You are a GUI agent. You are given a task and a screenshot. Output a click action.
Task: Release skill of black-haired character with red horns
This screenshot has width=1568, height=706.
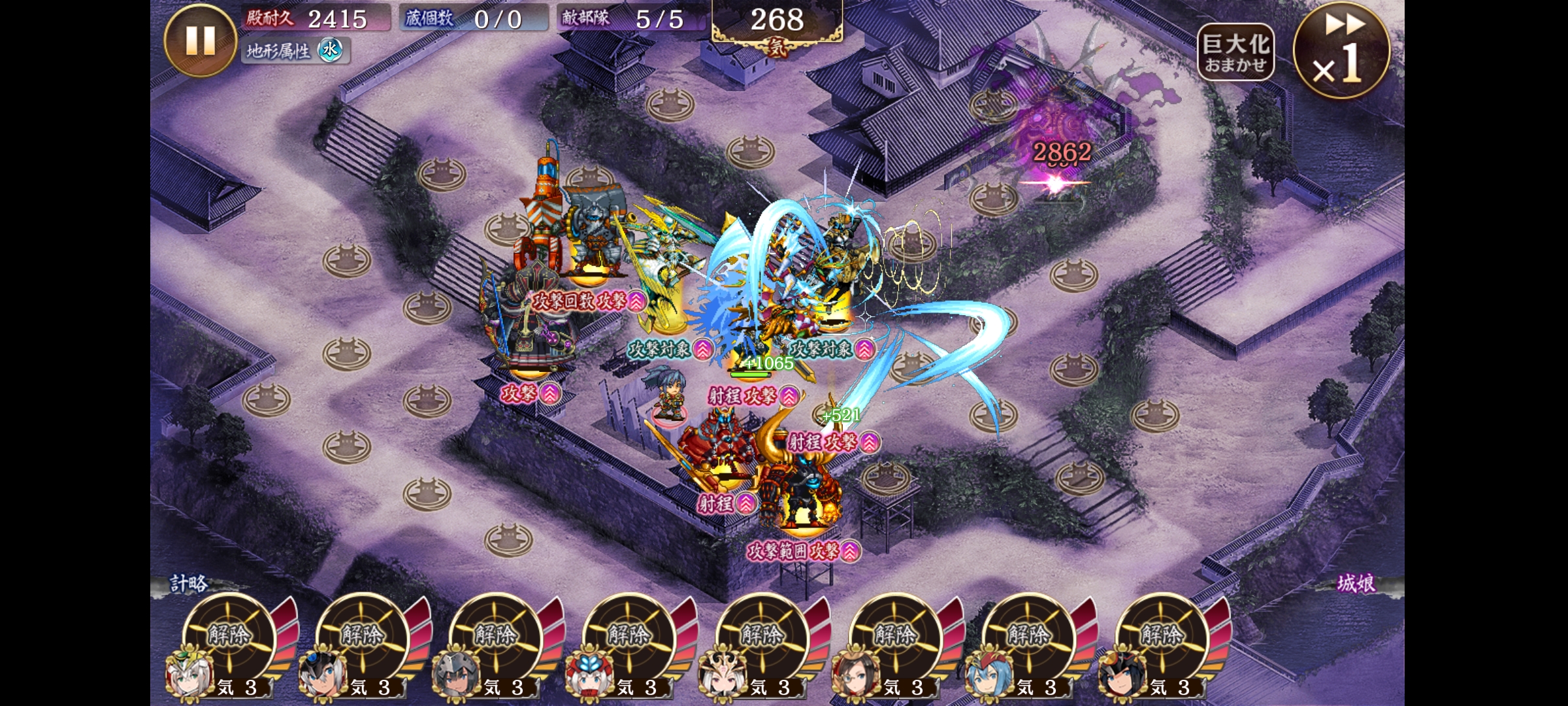[1162, 635]
